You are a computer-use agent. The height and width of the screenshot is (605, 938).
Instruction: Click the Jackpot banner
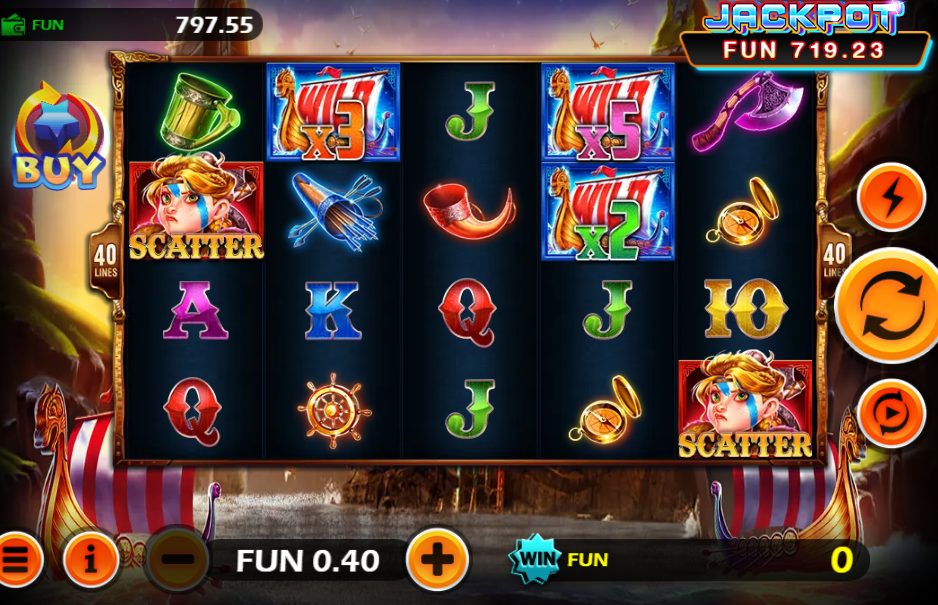click(x=804, y=34)
